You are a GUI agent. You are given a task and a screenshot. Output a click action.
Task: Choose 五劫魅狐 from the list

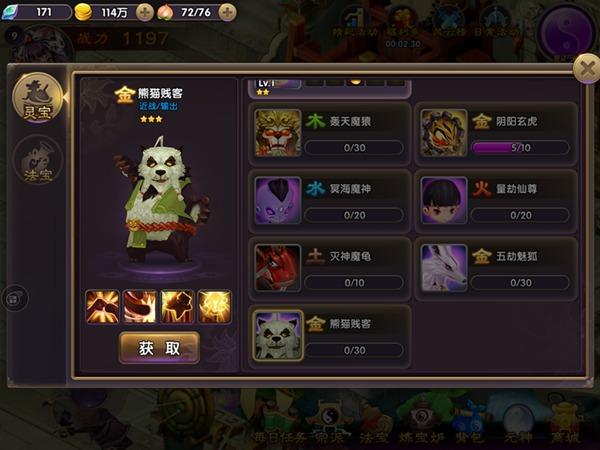(496, 265)
